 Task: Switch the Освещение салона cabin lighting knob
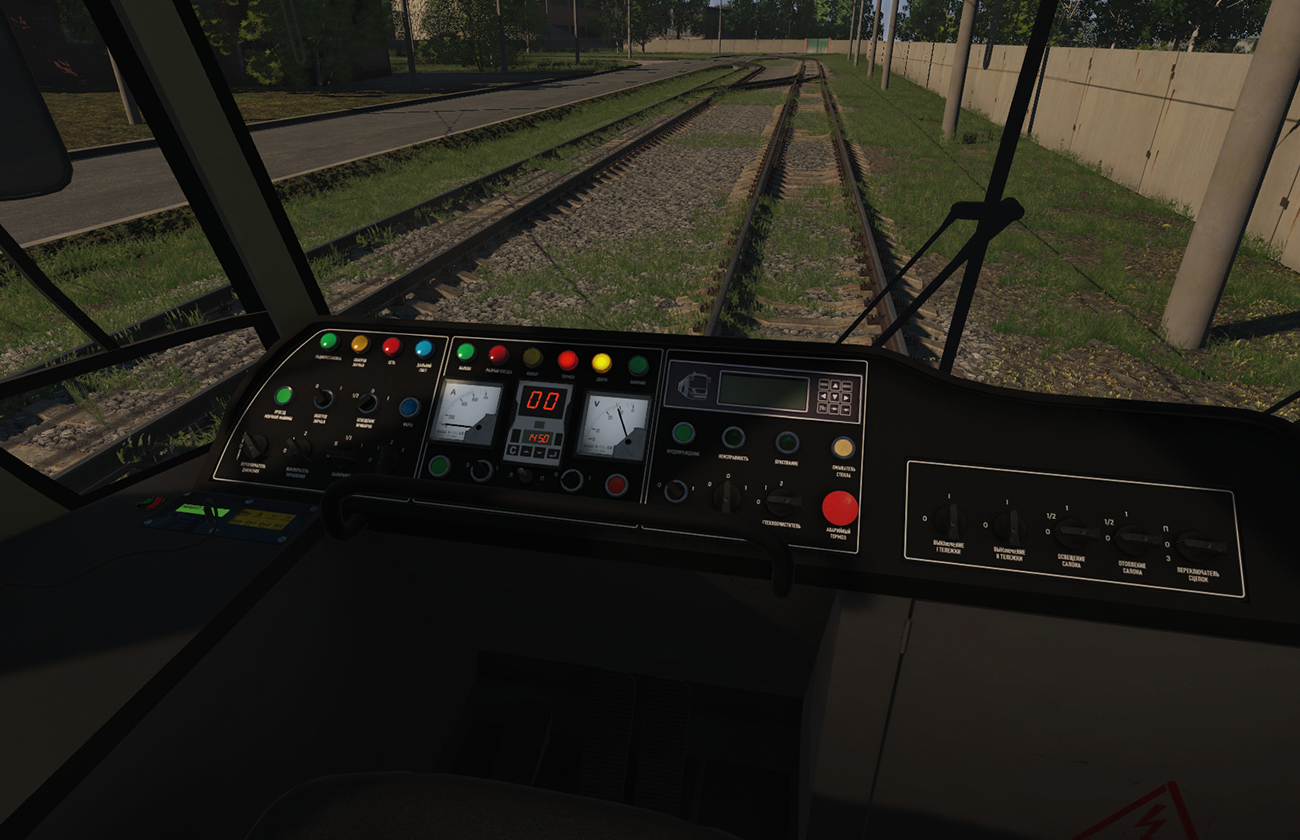pyautogui.click(x=1072, y=529)
